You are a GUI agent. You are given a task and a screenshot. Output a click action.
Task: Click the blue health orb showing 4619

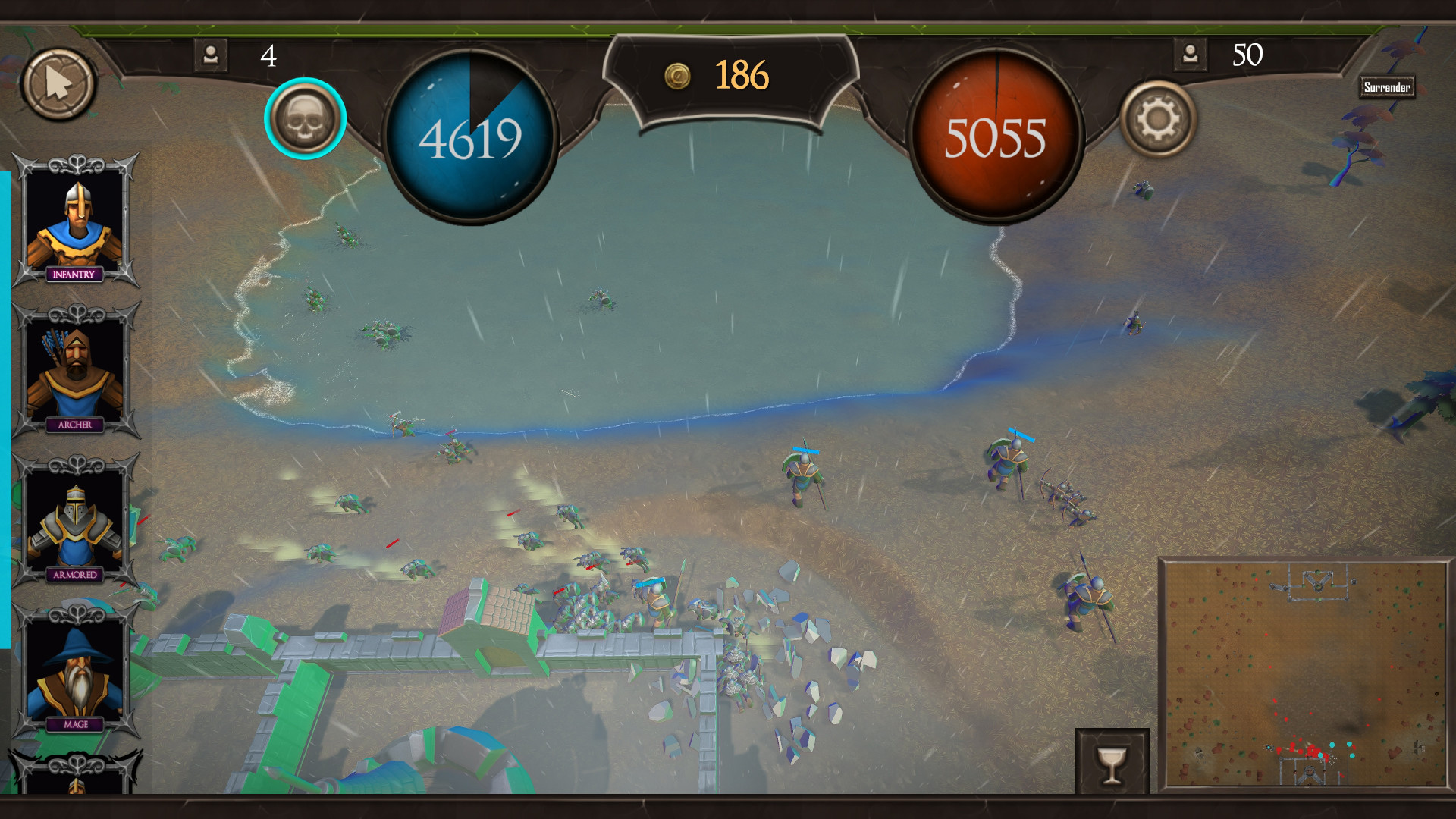click(x=470, y=135)
